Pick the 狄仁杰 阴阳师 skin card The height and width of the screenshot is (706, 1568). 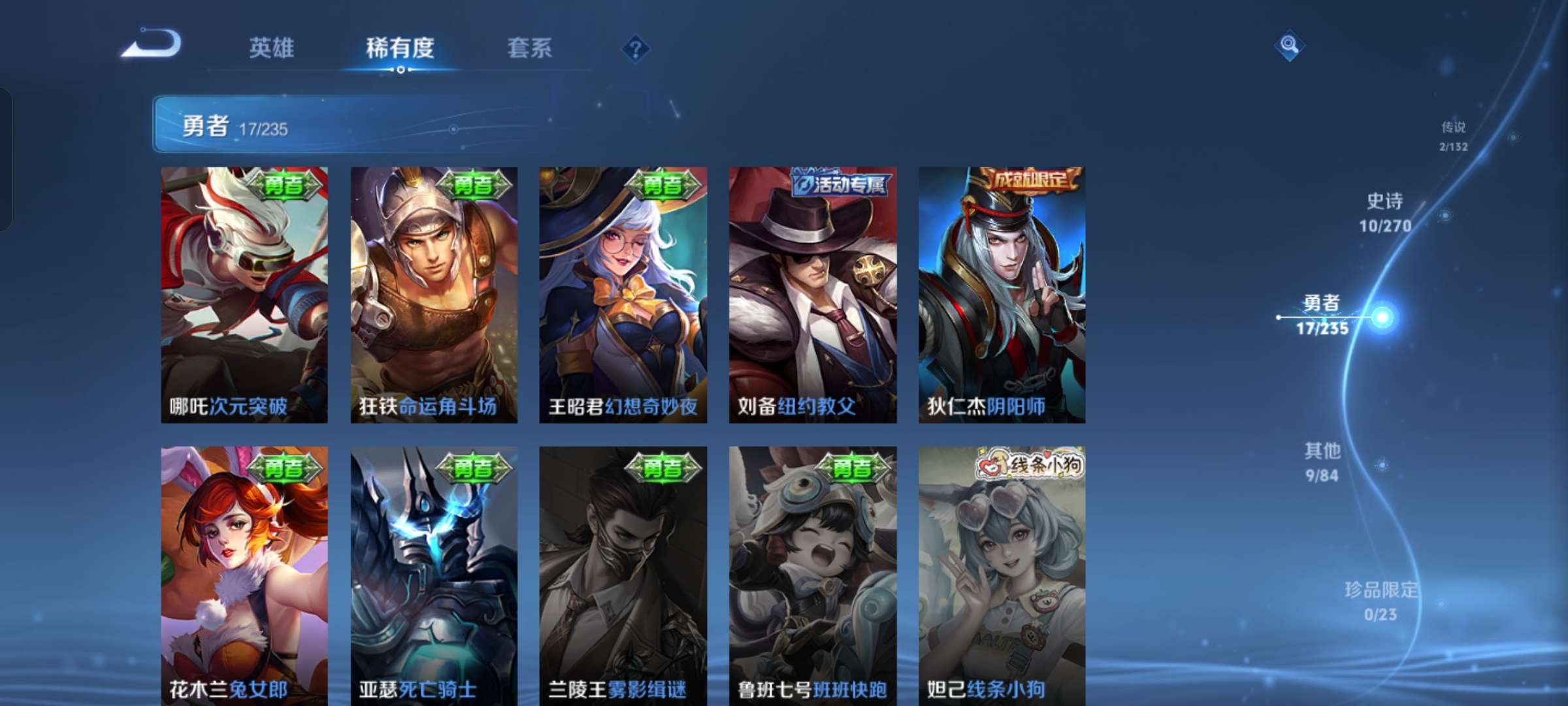(x=1002, y=295)
